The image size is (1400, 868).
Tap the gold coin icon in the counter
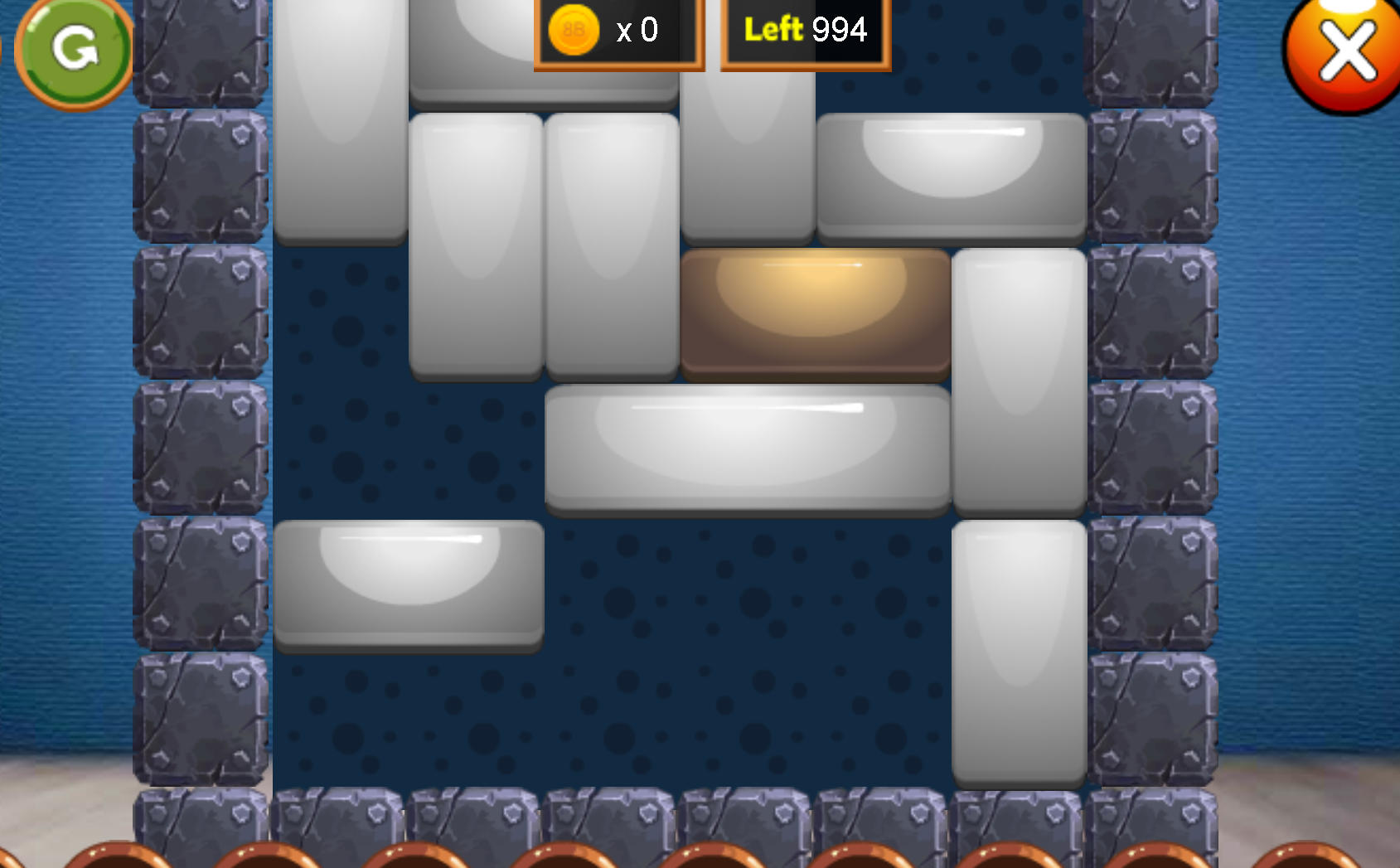(x=570, y=30)
